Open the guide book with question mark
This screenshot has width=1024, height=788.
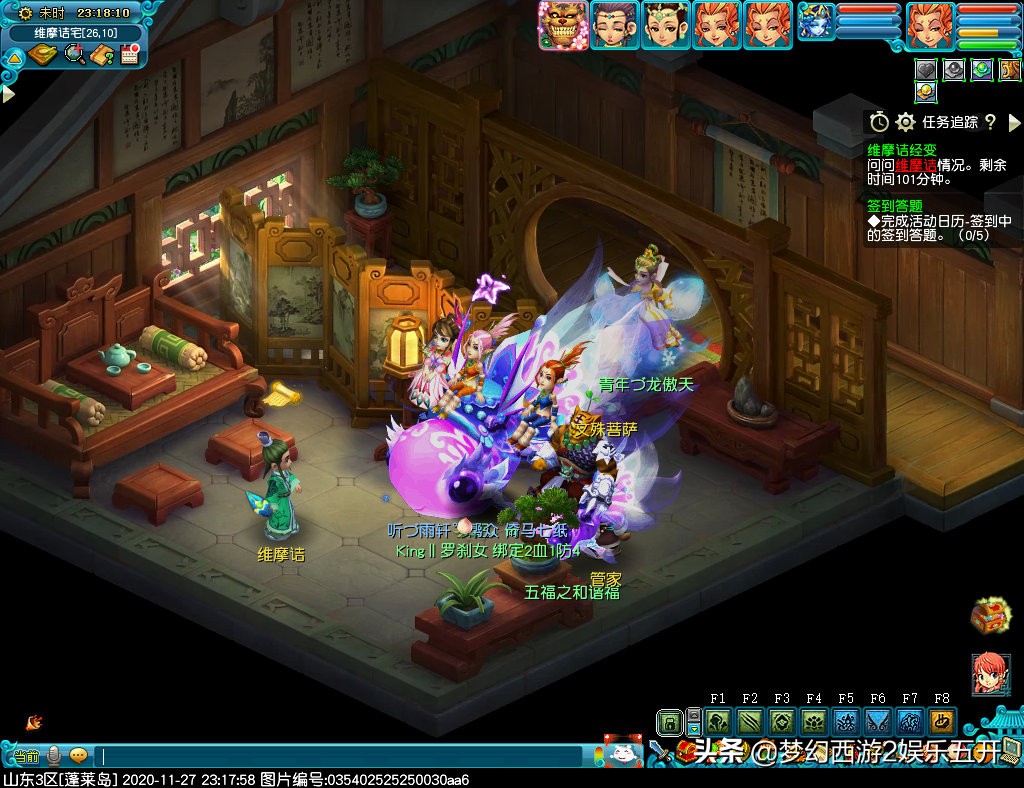click(102, 54)
